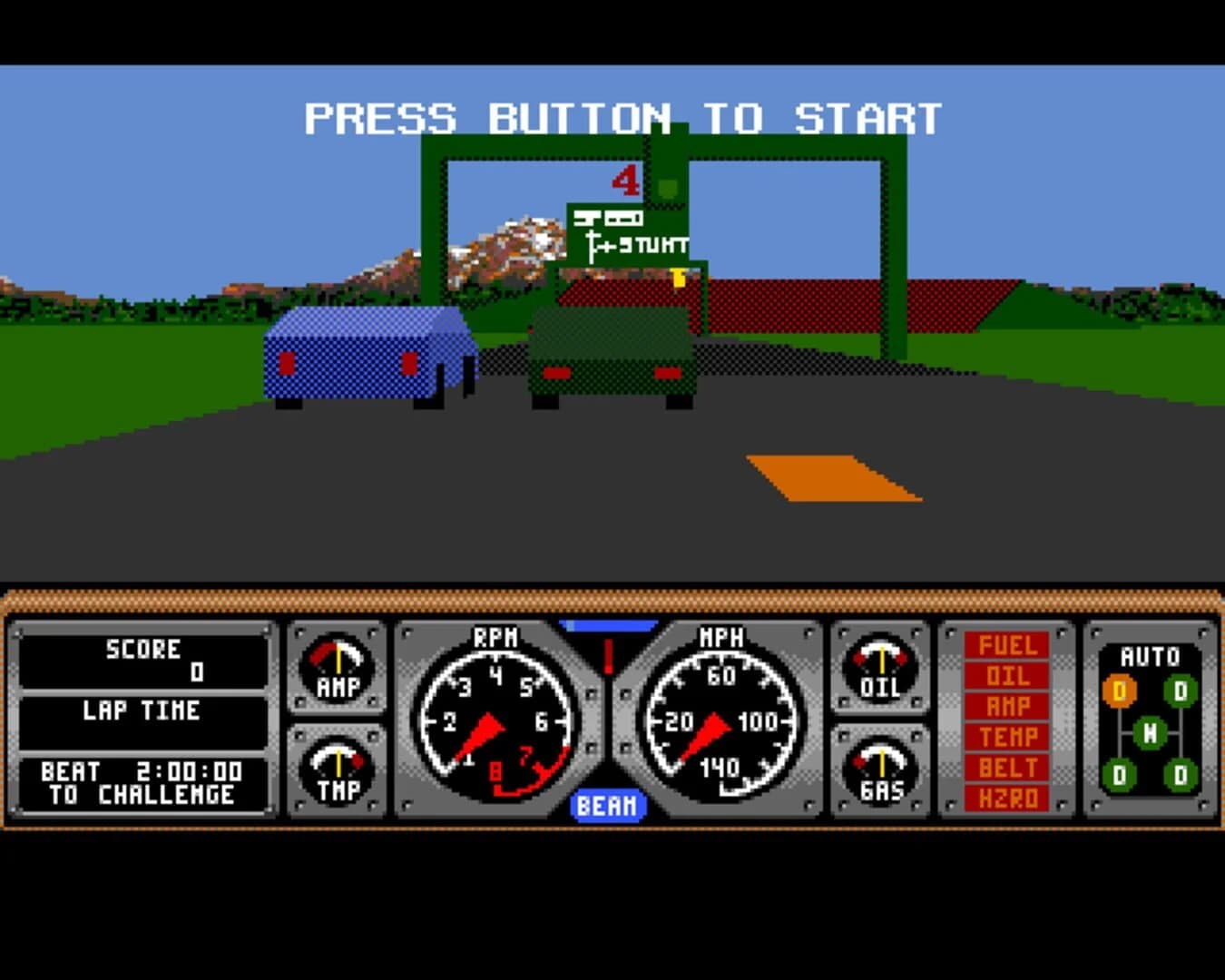This screenshot has height=980, width=1225.
Task: Select the MPH speedometer dial
Action: (x=721, y=721)
